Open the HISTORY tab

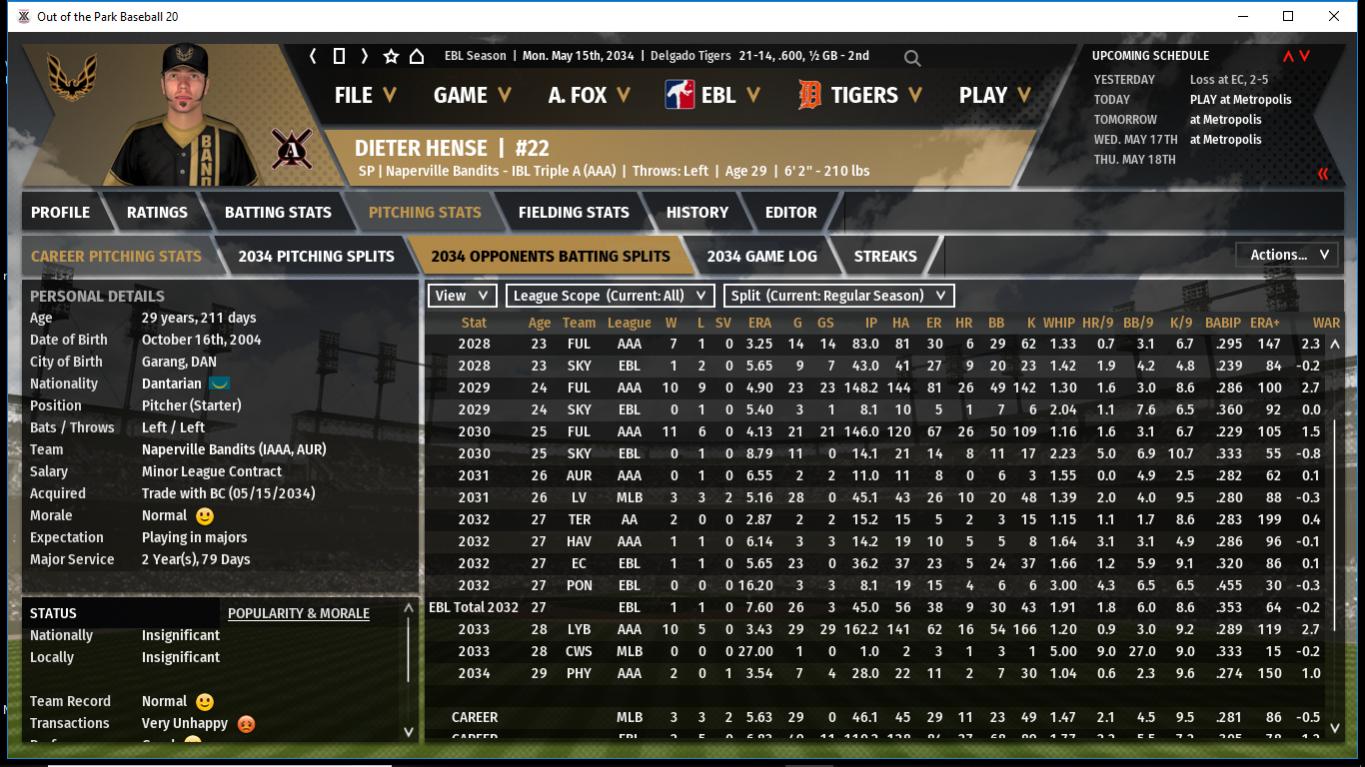tap(697, 212)
